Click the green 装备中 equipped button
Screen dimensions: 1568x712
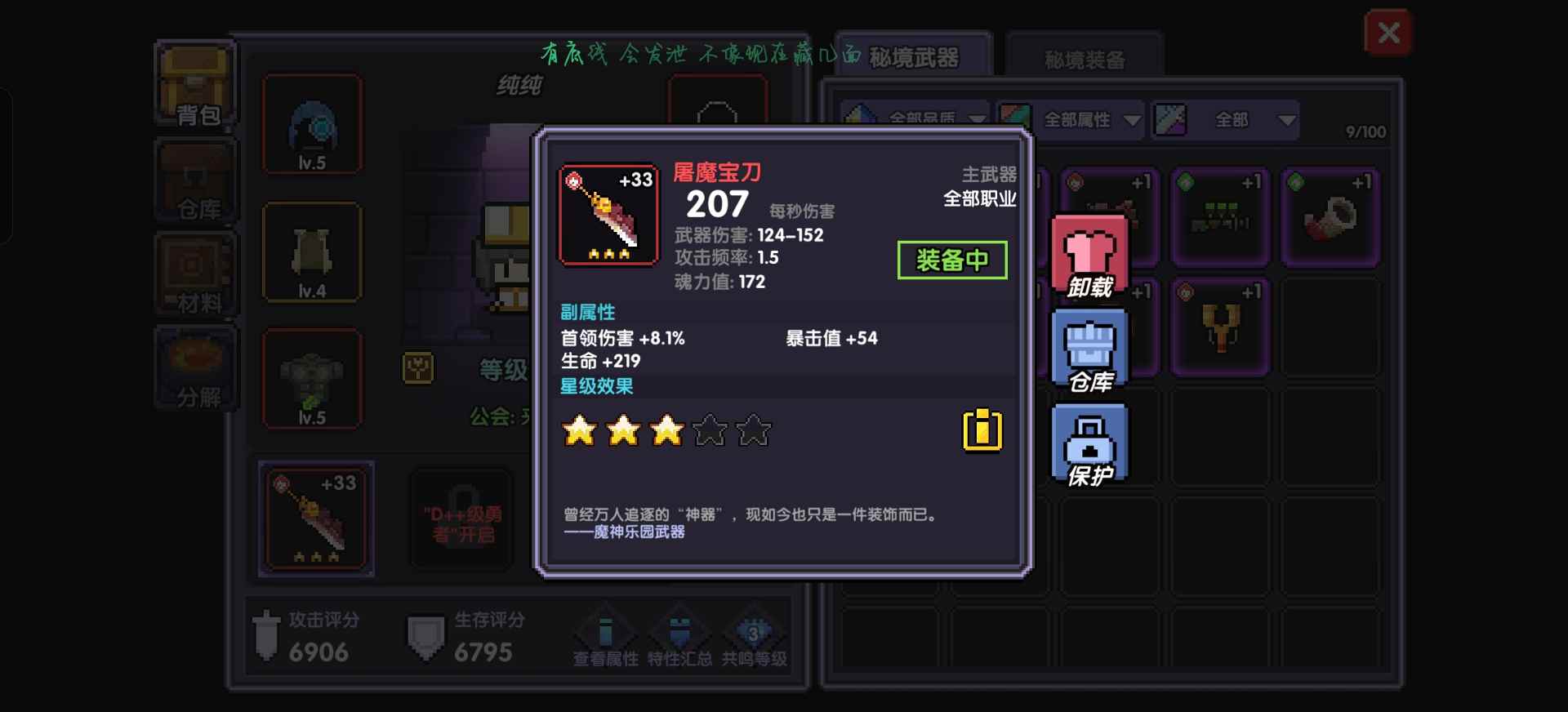(x=953, y=259)
